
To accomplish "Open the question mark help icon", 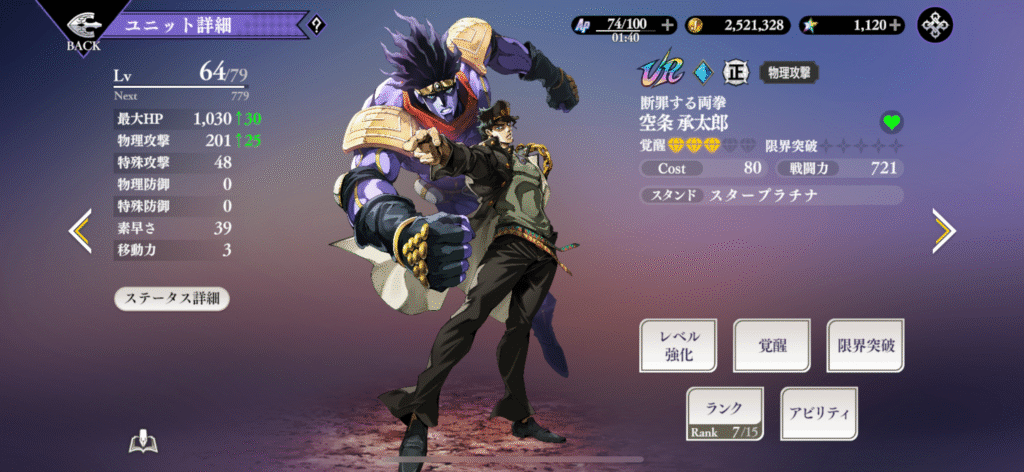I will pyautogui.click(x=317, y=25).
